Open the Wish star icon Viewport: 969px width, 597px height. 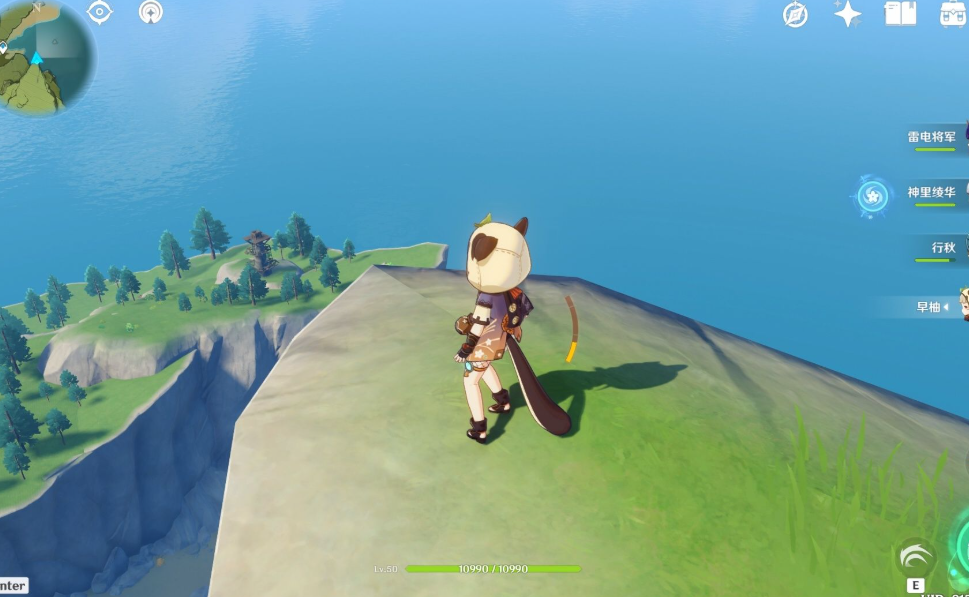click(848, 13)
